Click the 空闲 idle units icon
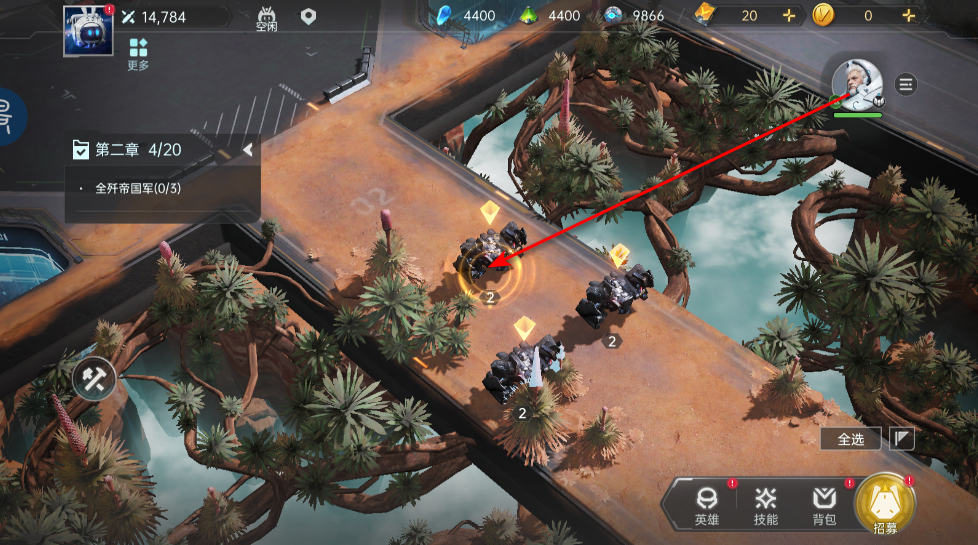Screen dimensions: 978x545 (267, 20)
